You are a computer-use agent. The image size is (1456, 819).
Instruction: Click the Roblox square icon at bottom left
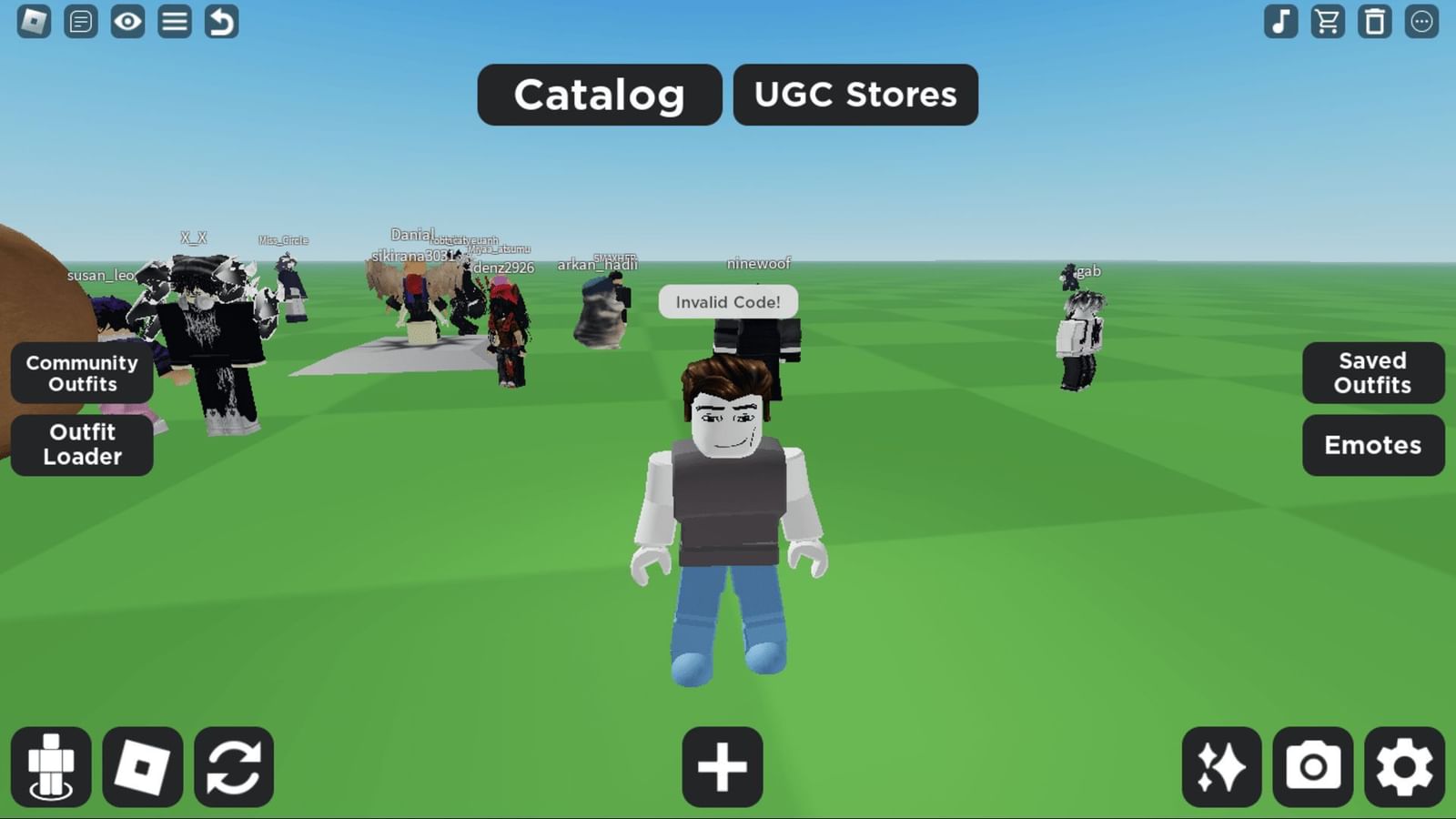pos(140,767)
